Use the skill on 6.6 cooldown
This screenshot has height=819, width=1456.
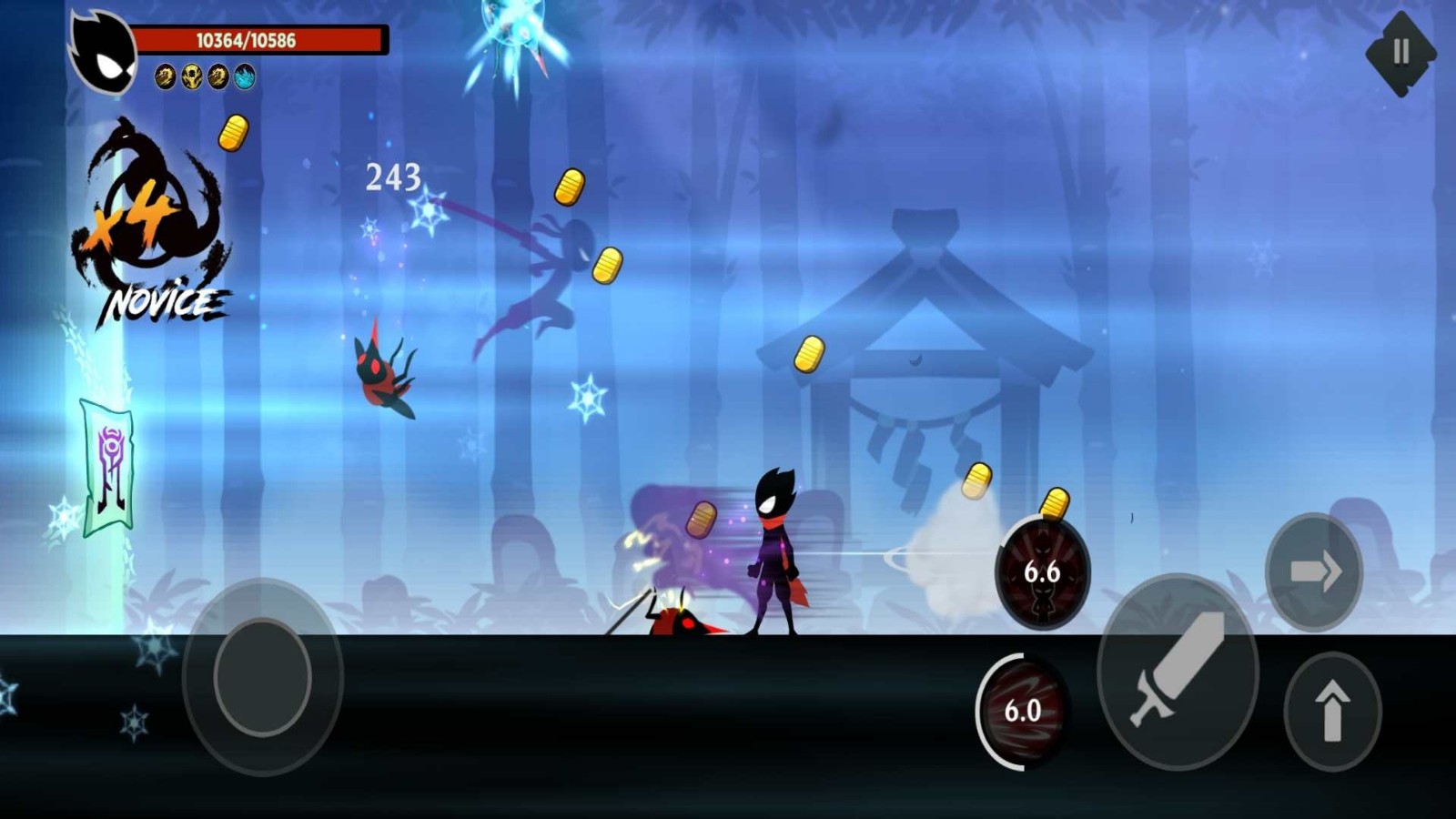coord(1042,572)
